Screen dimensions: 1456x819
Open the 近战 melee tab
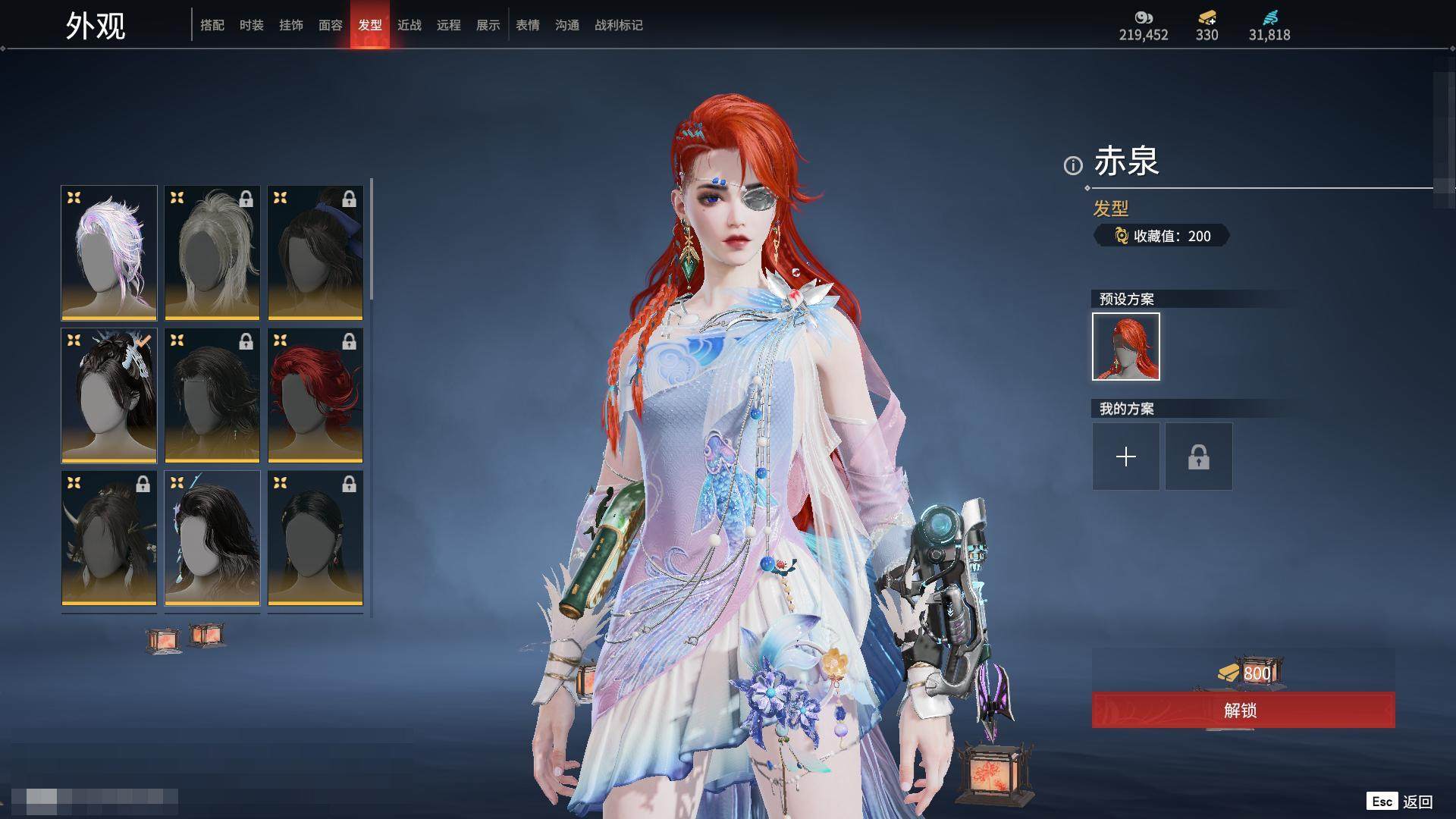[x=409, y=25]
